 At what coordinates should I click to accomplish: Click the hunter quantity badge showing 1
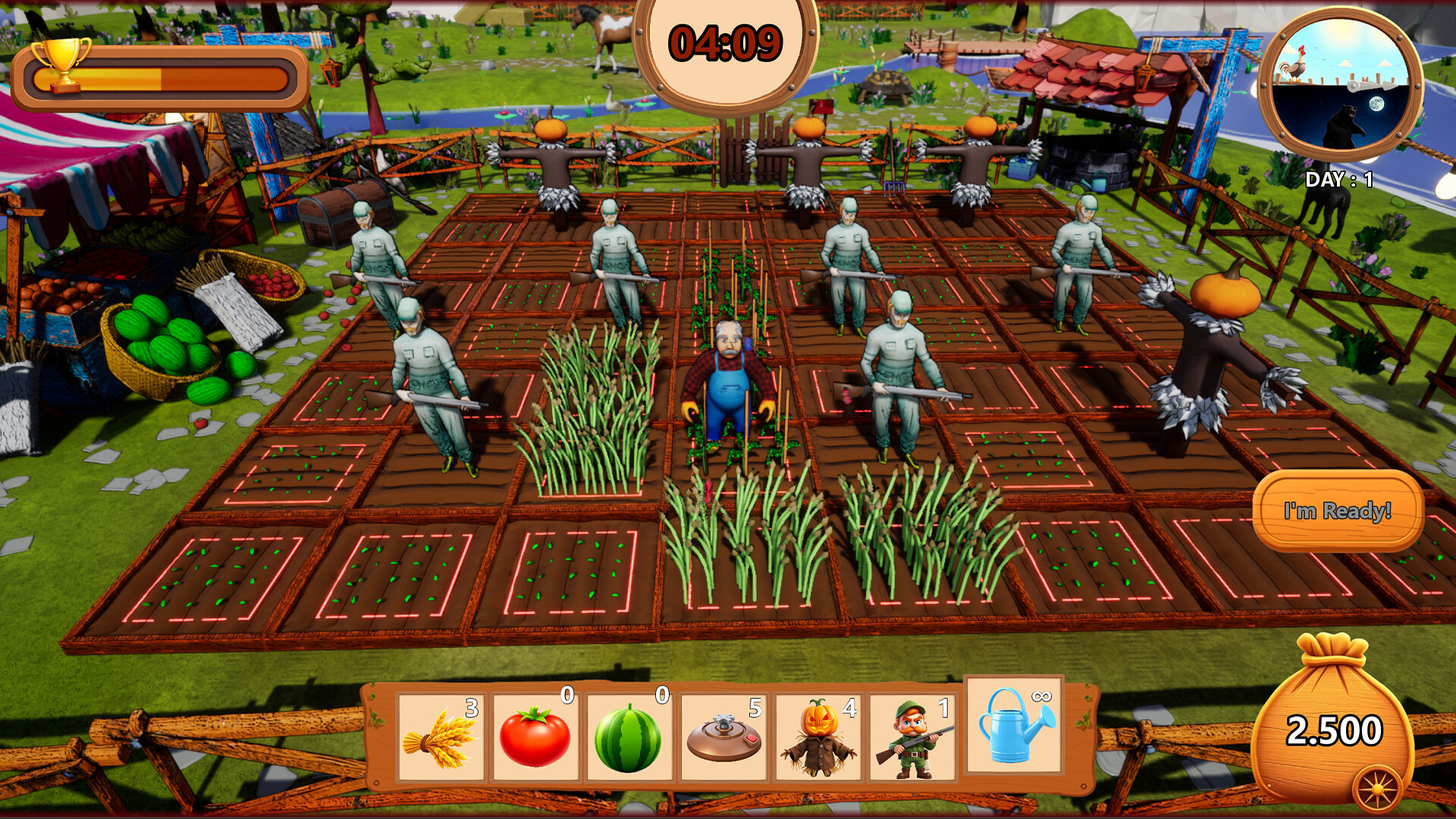pyautogui.click(x=943, y=709)
